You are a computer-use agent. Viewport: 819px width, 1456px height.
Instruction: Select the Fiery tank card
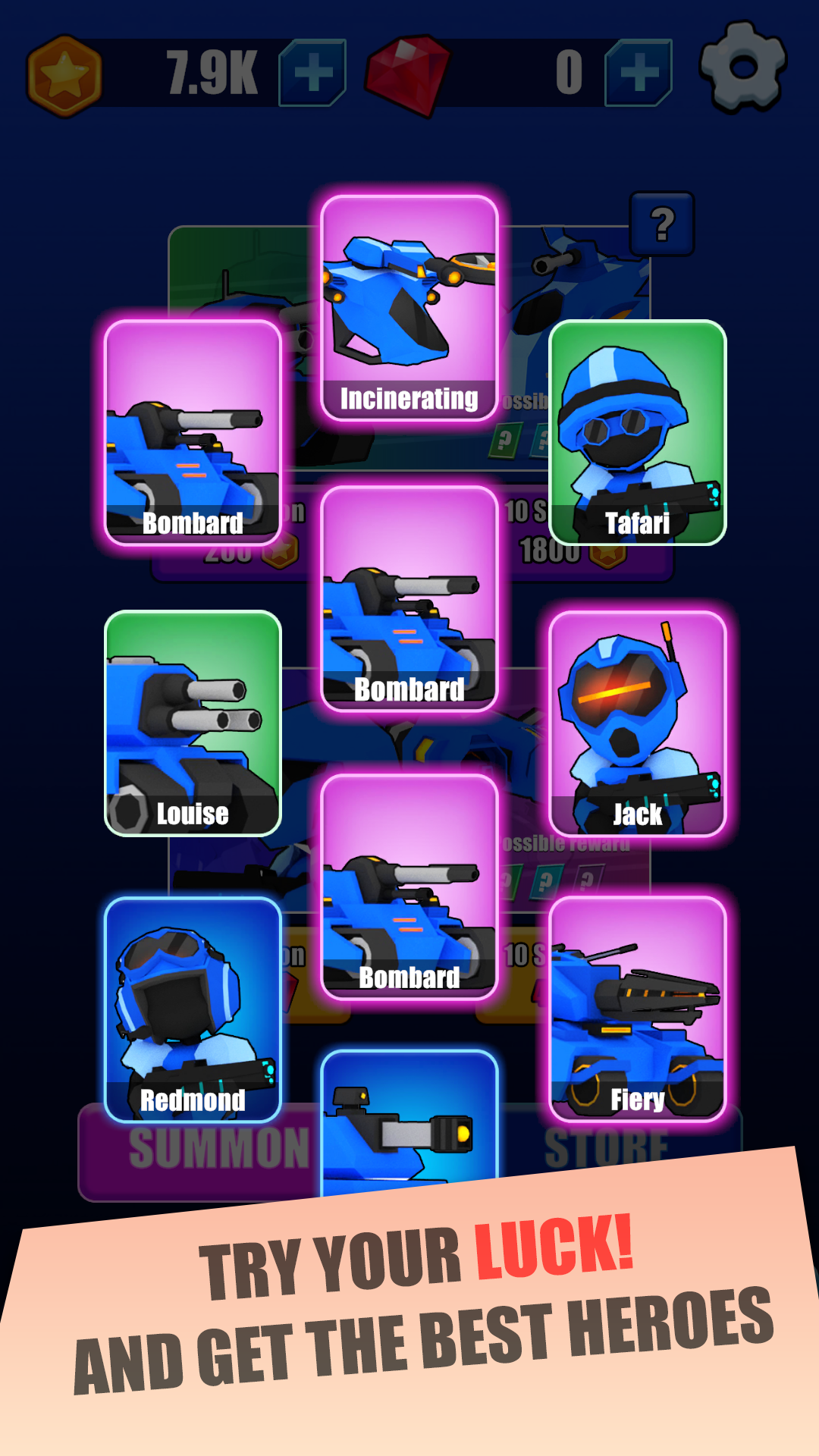[637, 1009]
